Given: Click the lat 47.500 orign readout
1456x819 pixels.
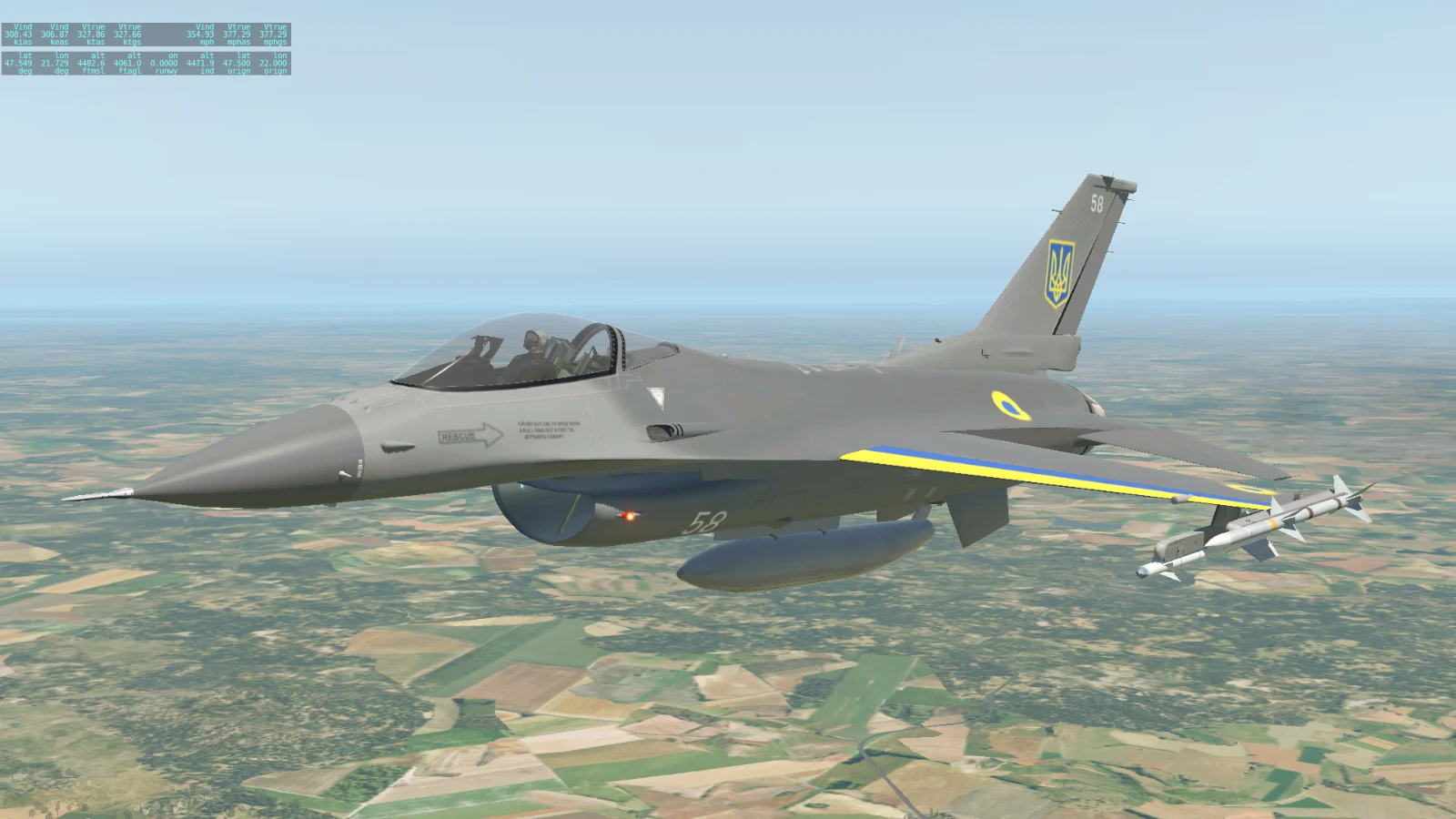Looking at the screenshot, I should click(x=238, y=62).
